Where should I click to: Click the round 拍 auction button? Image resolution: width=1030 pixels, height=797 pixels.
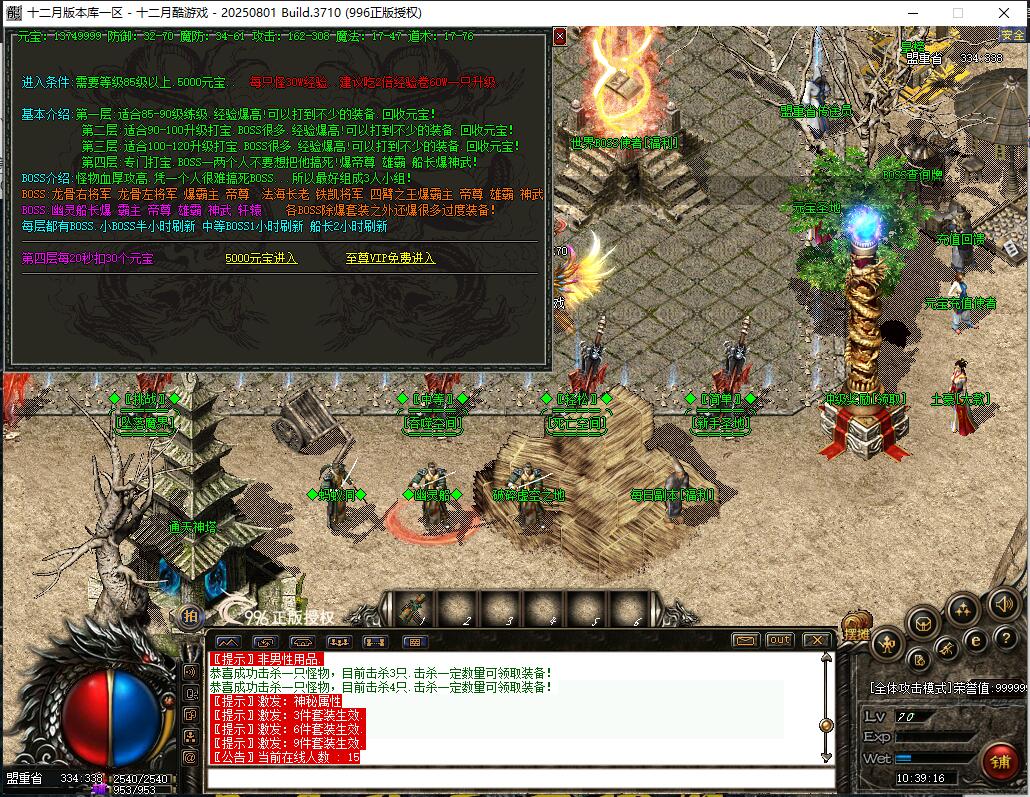pyautogui.click(x=190, y=616)
